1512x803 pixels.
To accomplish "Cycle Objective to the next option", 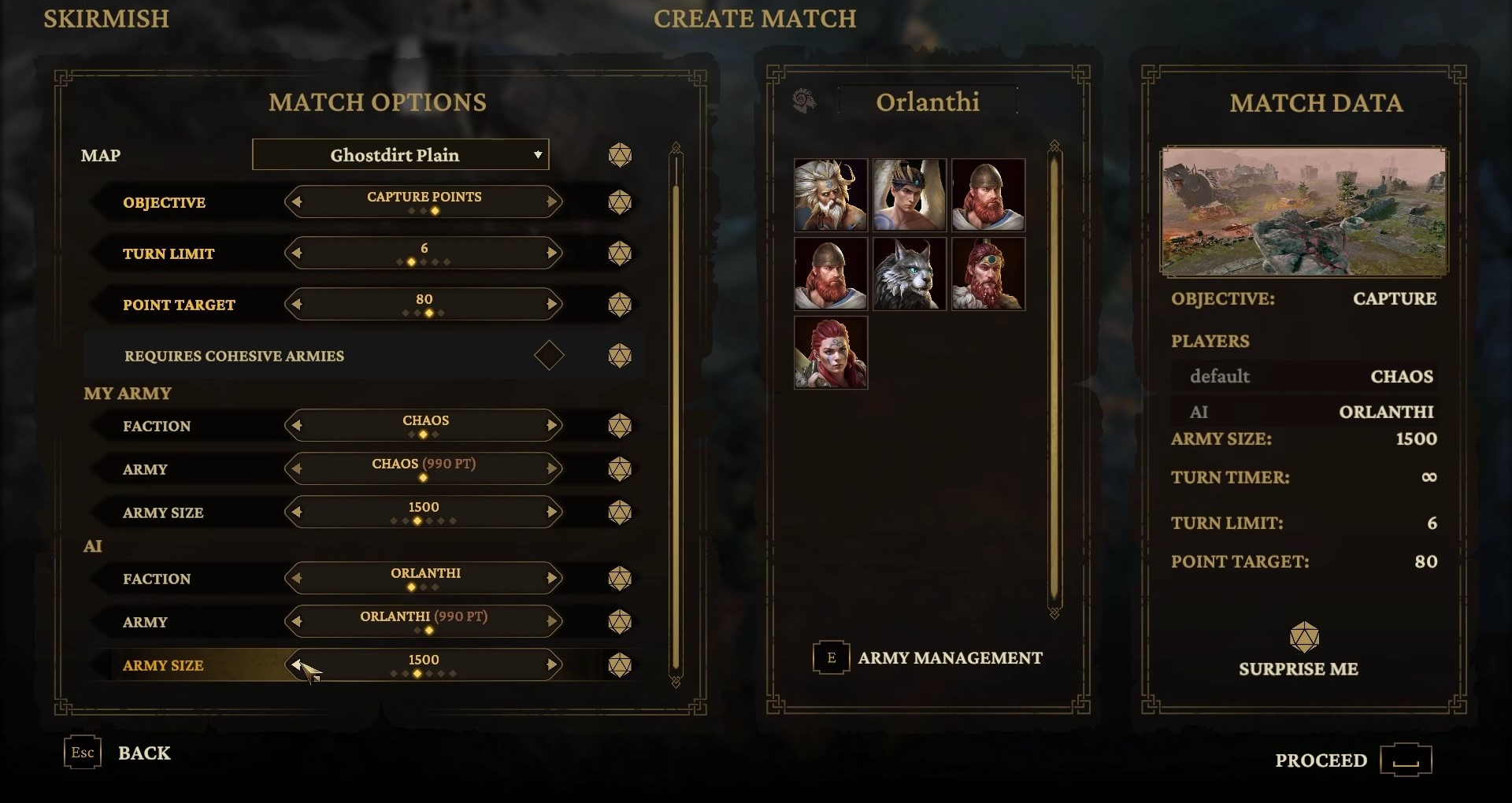I will tap(552, 202).
